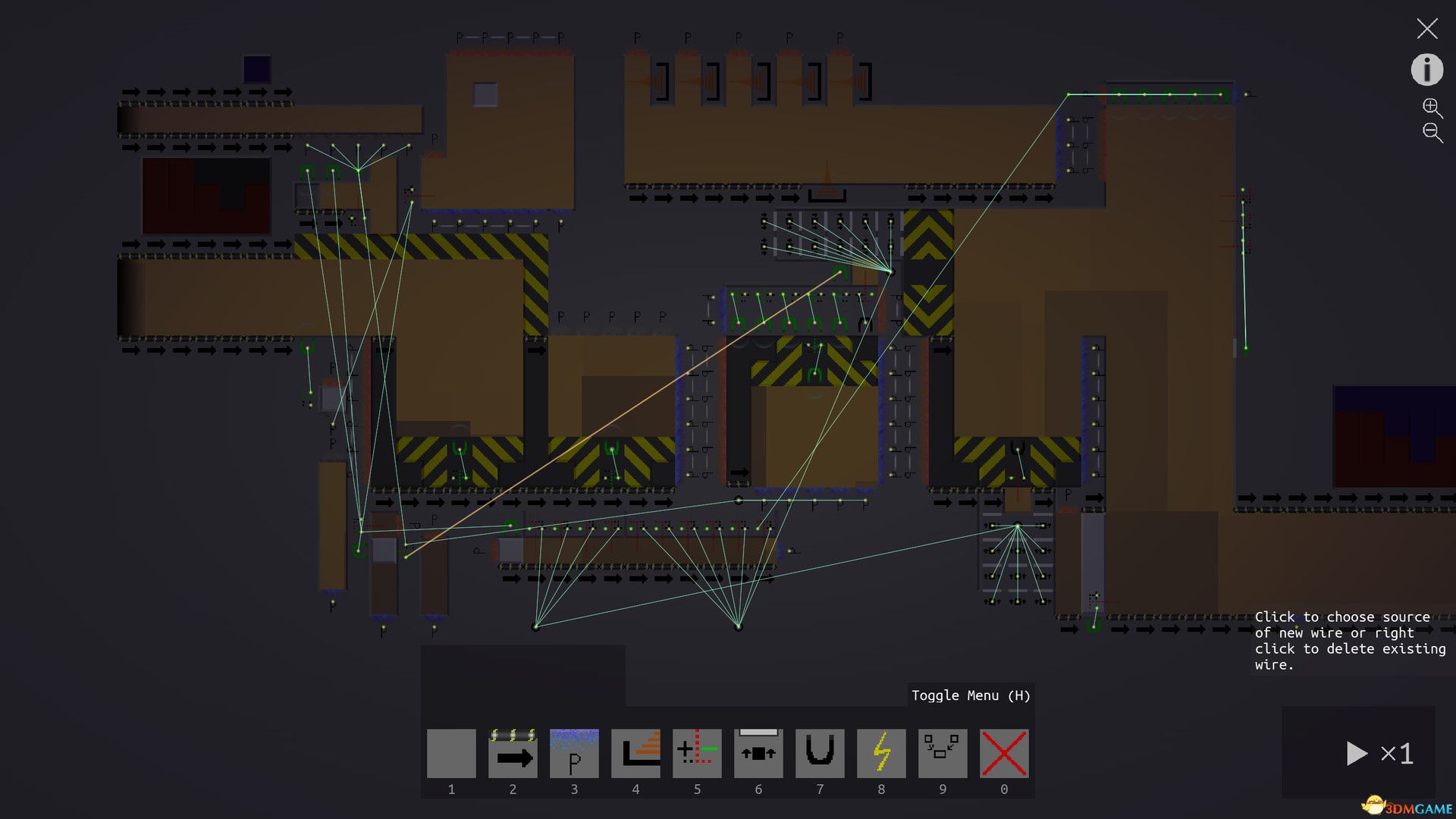
Task: Click the ×1 speed multiplier
Action: [x=1396, y=753]
